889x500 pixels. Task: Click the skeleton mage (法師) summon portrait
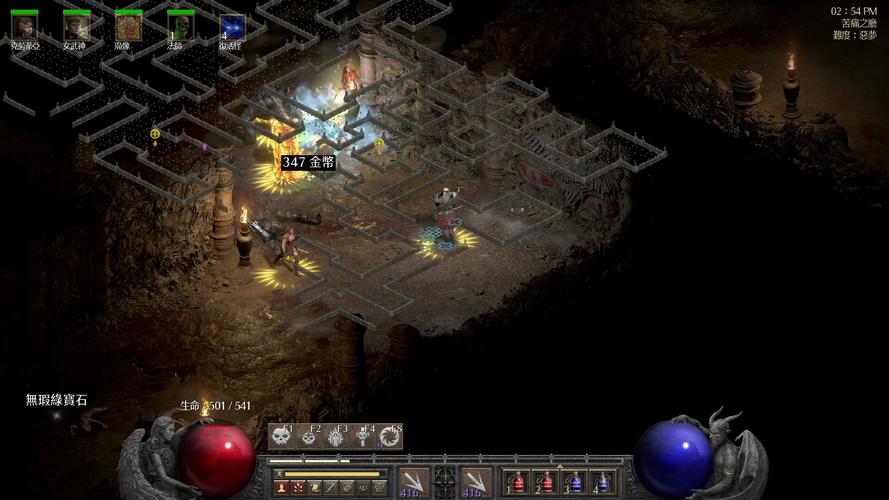click(x=180, y=27)
